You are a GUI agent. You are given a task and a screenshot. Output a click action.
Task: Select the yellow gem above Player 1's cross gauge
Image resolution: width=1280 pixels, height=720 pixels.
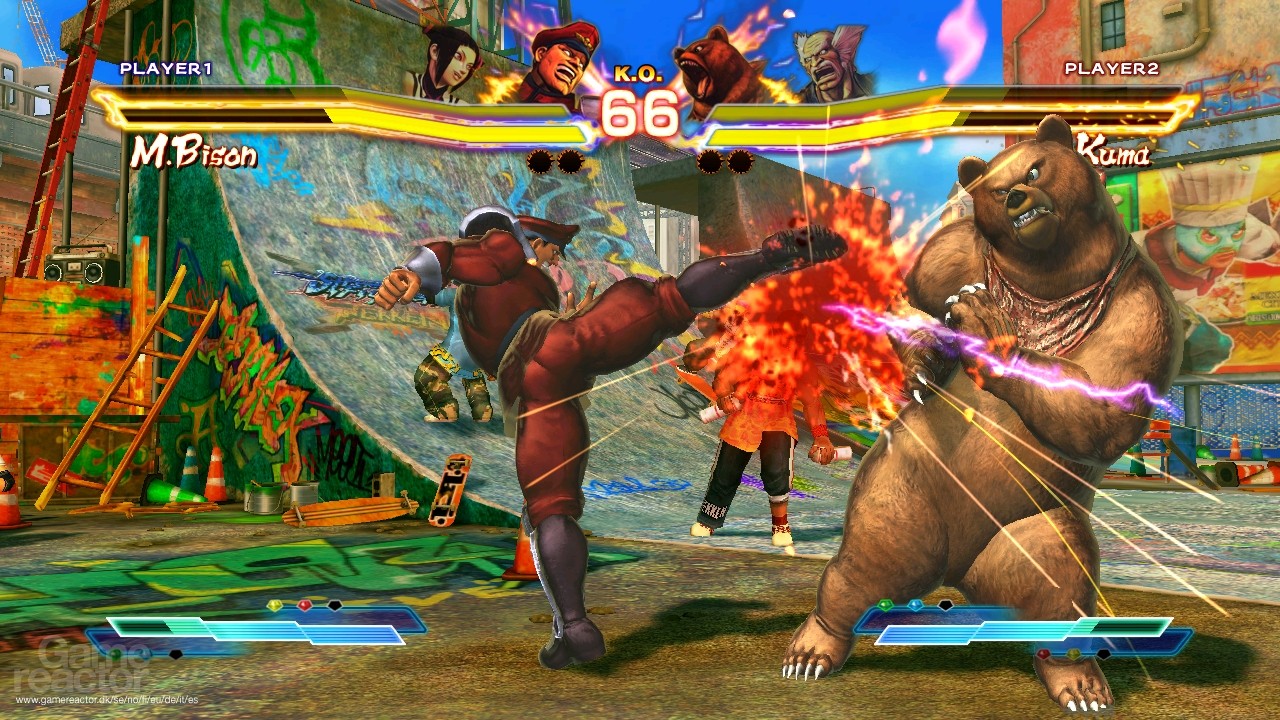(x=275, y=605)
